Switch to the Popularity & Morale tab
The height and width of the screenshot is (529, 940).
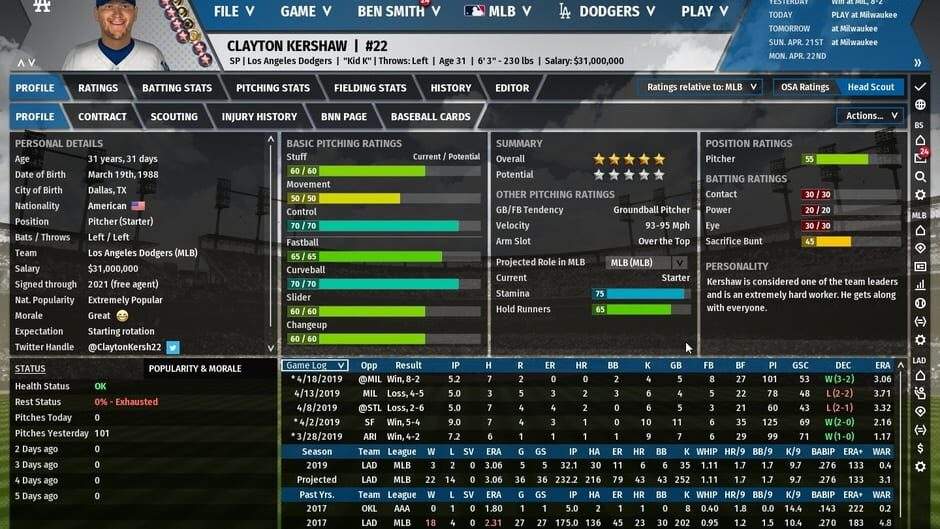click(x=195, y=368)
